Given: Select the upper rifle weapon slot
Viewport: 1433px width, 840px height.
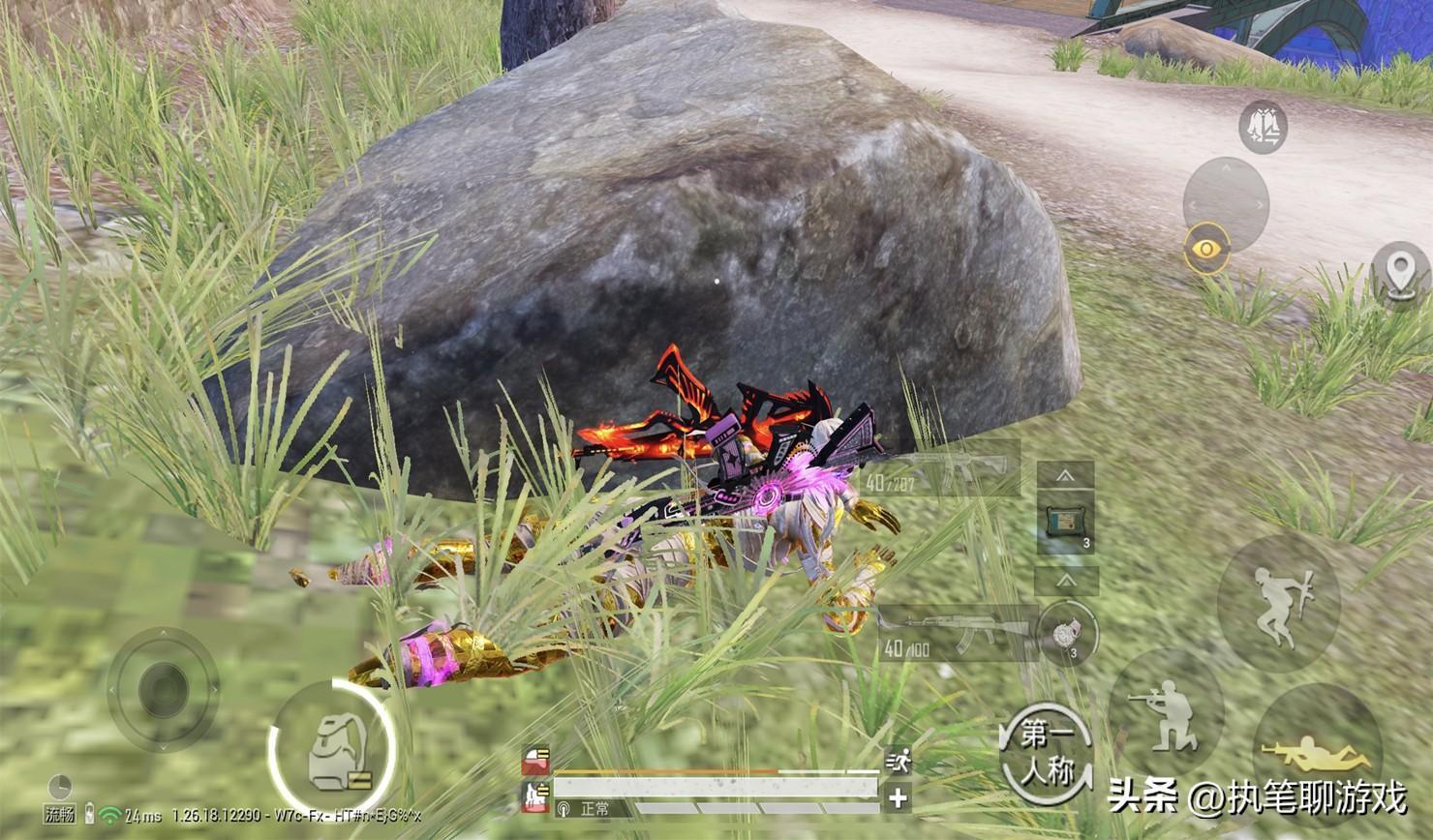Looking at the screenshot, I should (x=944, y=471).
